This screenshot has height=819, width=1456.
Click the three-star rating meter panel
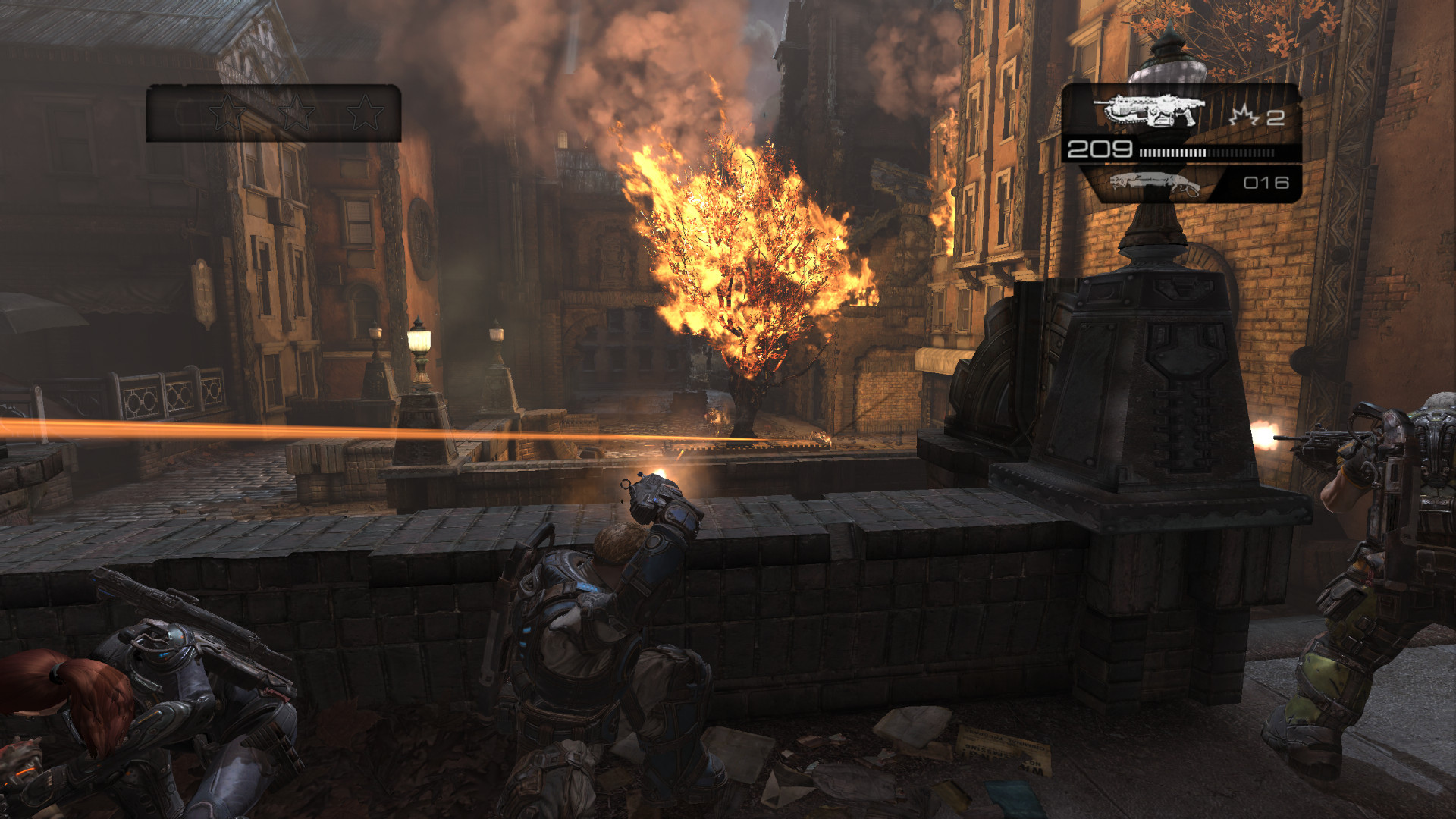[273, 113]
